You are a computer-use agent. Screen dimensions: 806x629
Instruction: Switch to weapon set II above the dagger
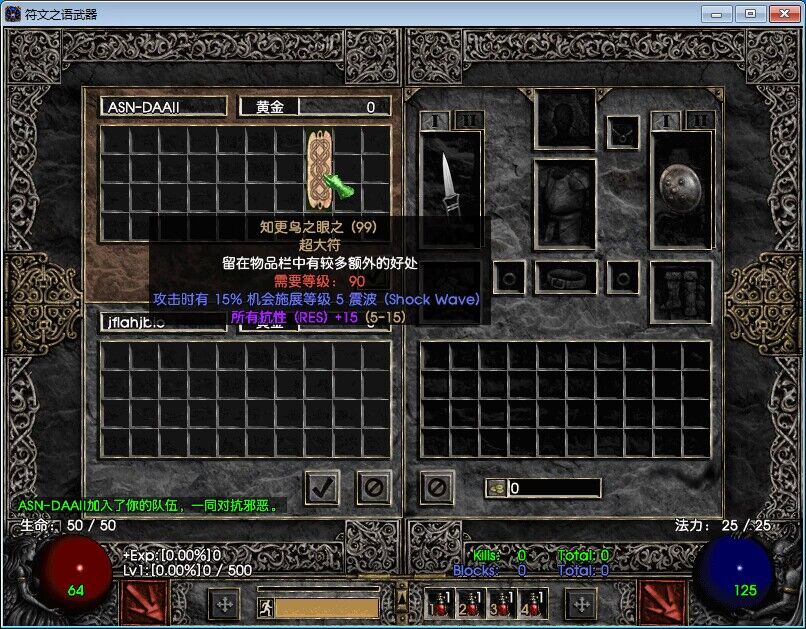[468, 121]
